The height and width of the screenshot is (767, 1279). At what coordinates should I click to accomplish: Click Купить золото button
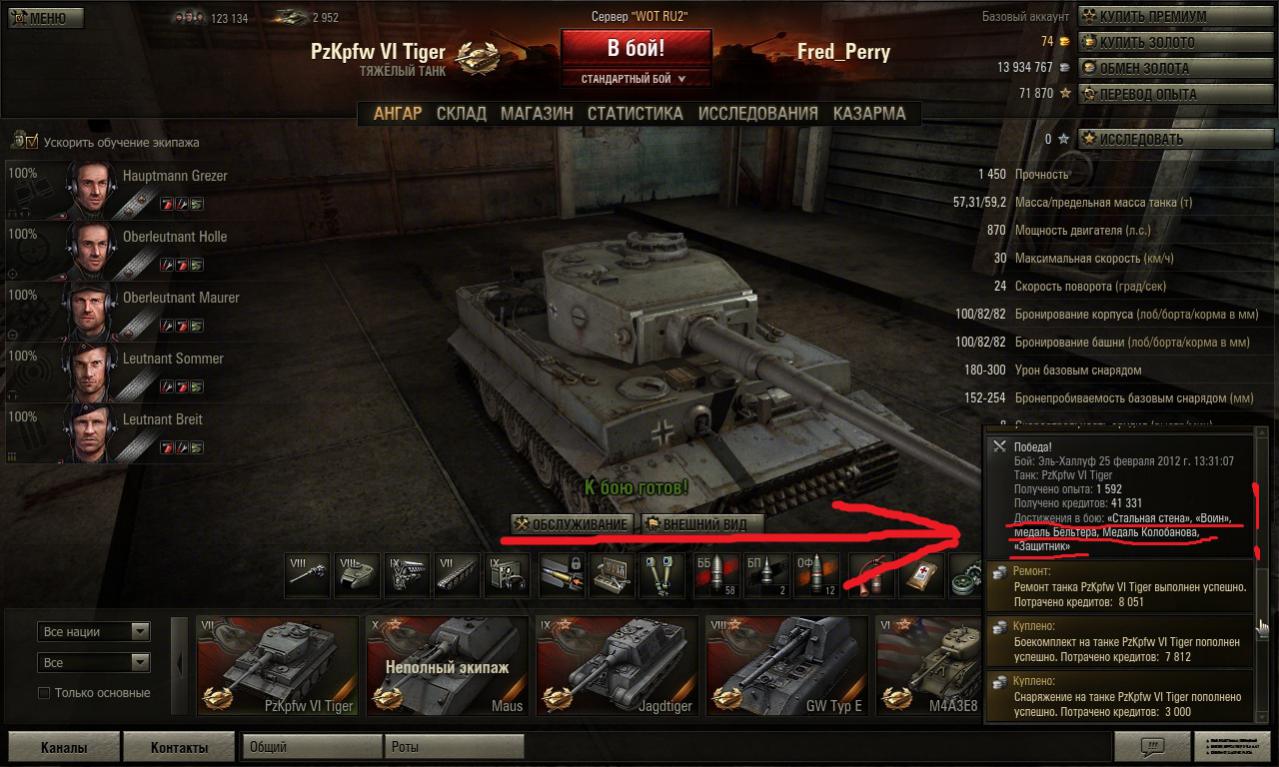(1160, 42)
